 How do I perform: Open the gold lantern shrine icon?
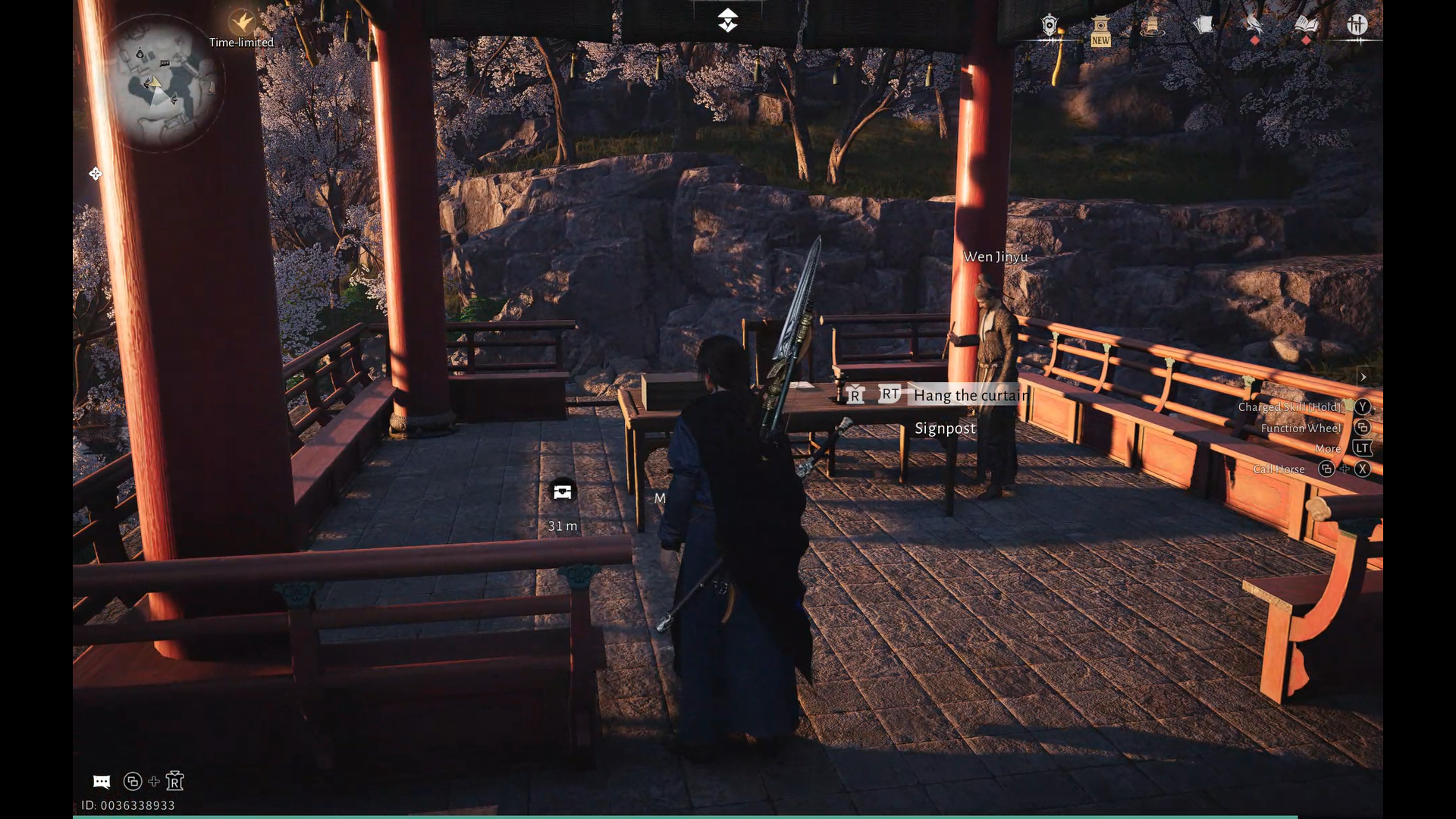click(x=1151, y=26)
